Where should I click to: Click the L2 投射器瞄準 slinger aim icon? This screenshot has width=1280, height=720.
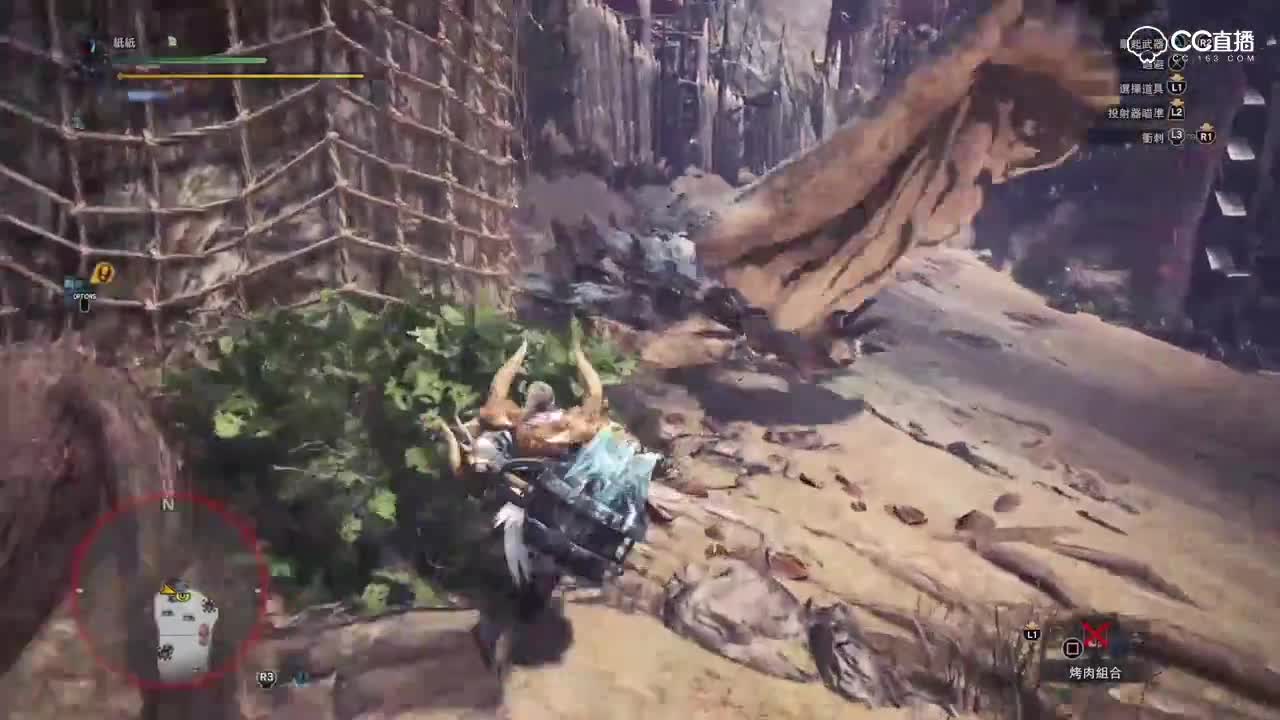point(1177,111)
